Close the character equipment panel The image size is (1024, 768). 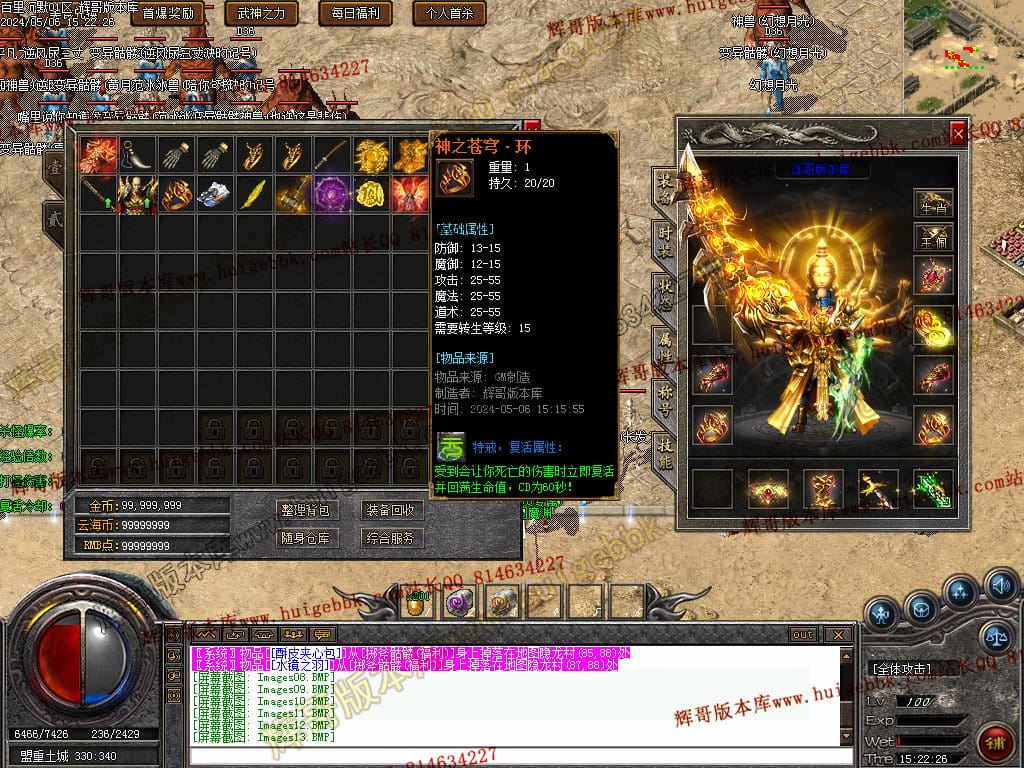point(958,133)
